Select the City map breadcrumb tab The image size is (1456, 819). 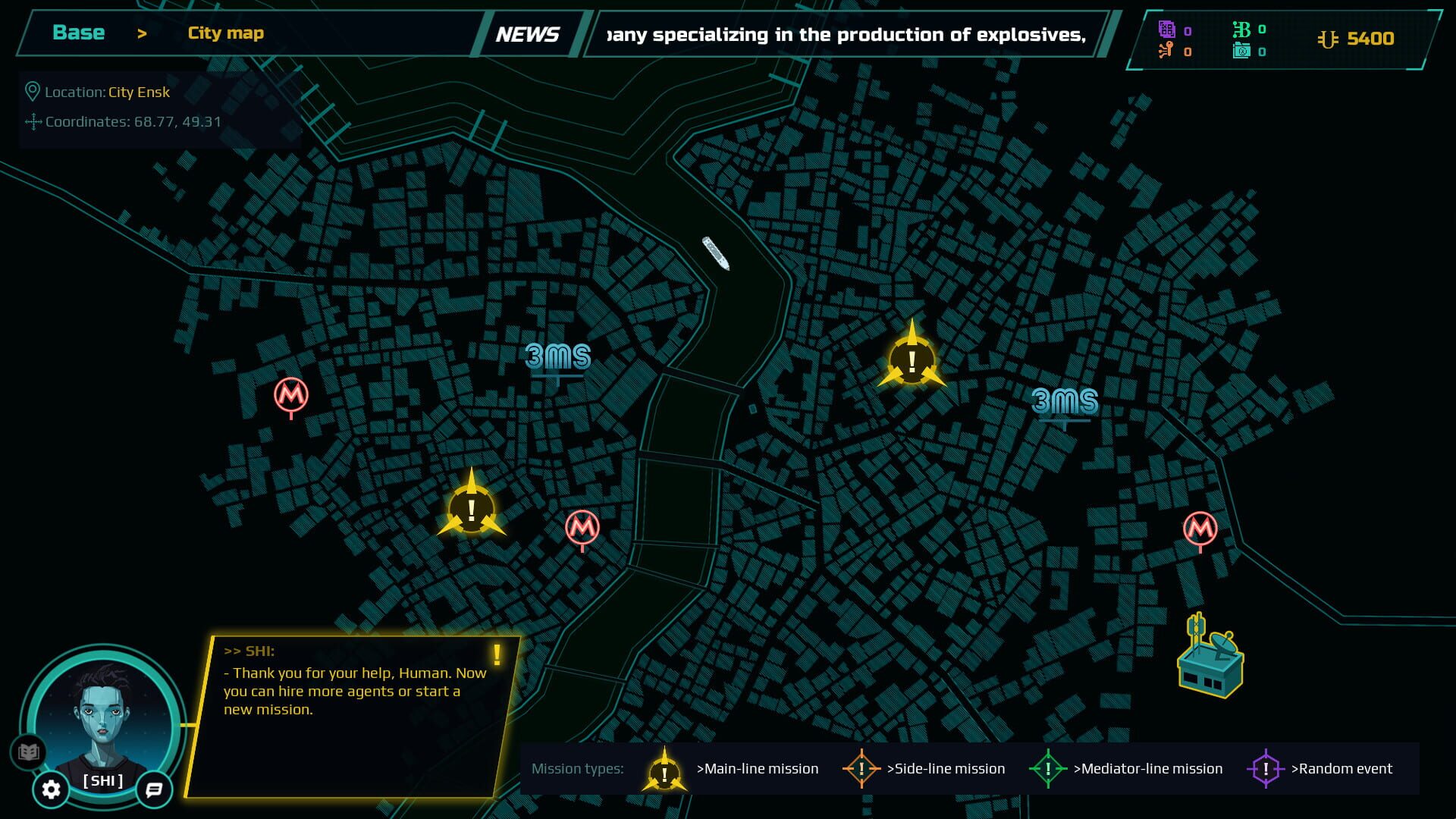point(225,33)
